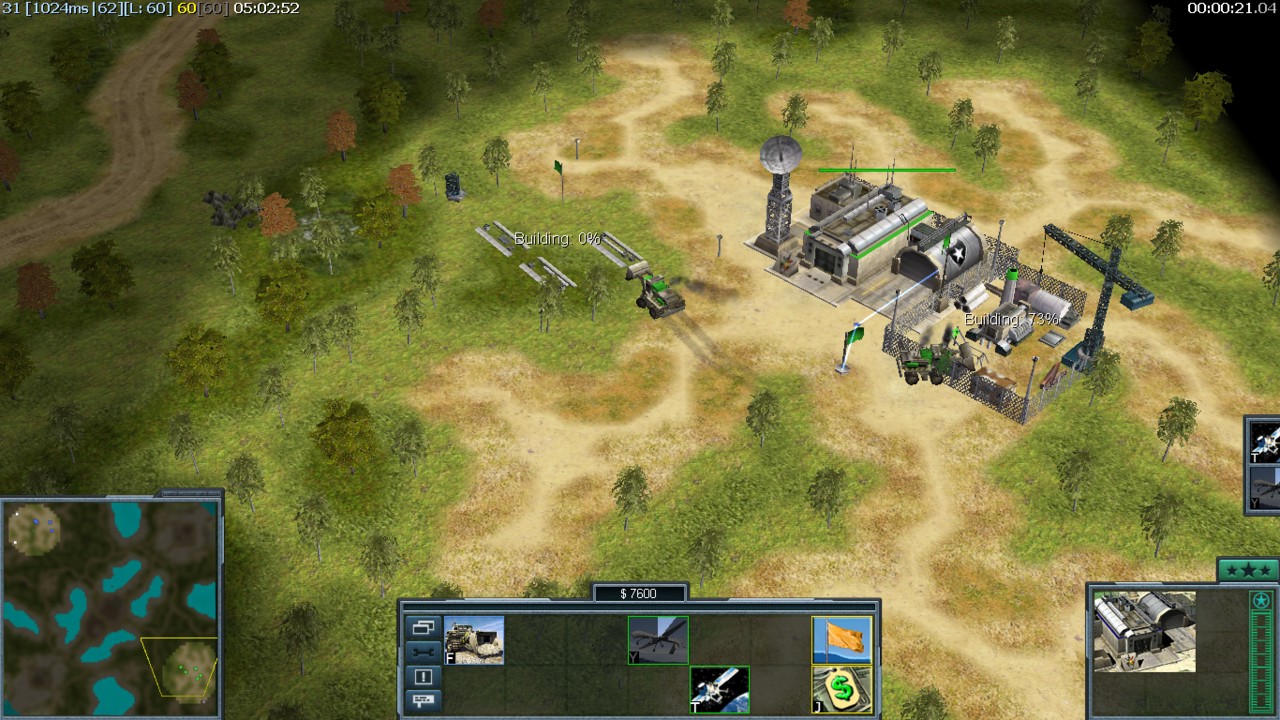The width and height of the screenshot is (1280, 720).
Task: Build a Construction Dozer
Action: [474, 641]
